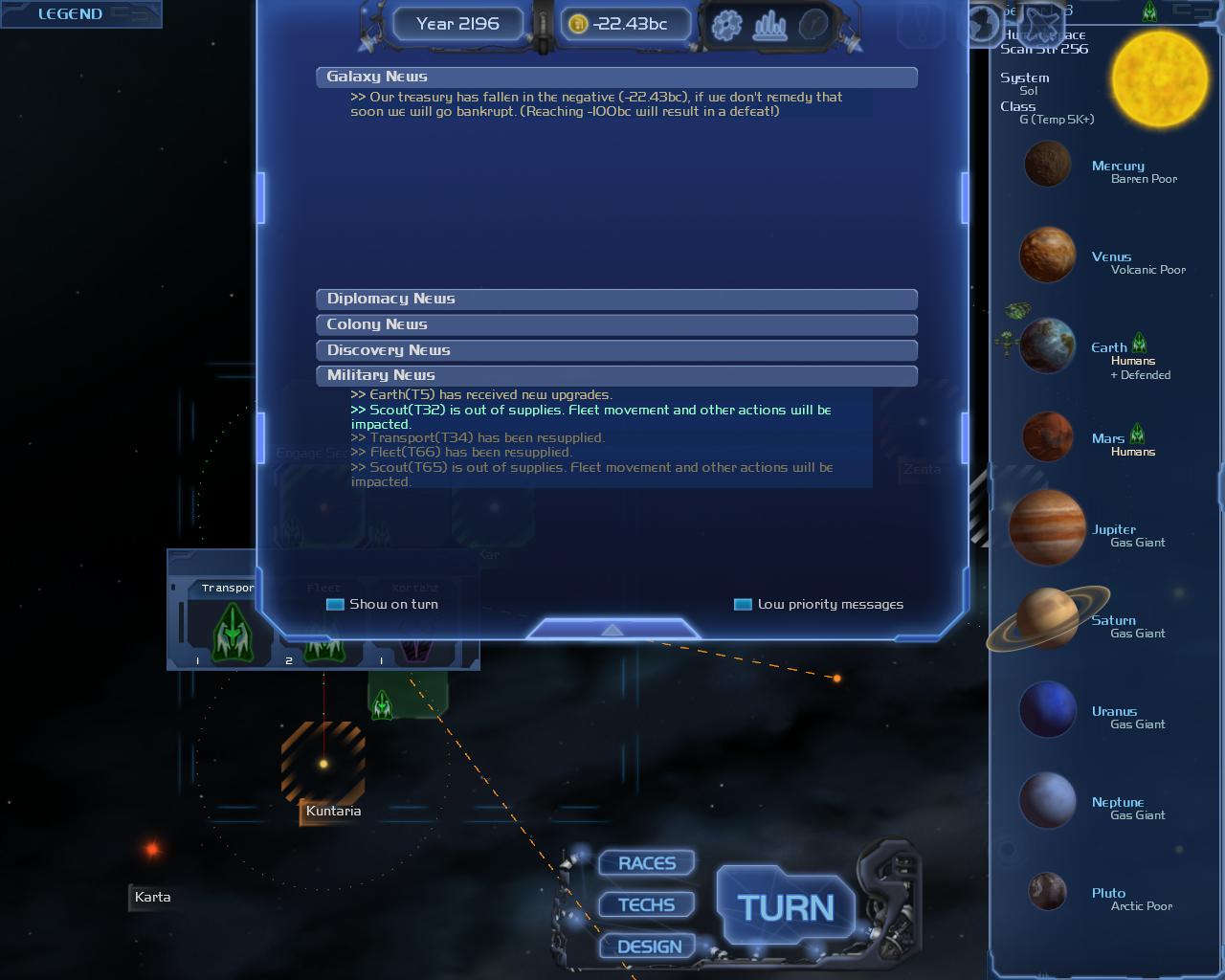The height and width of the screenshot is (980, 1225).
Task: Expand the Discovery News section
Action: click(616, 350)
